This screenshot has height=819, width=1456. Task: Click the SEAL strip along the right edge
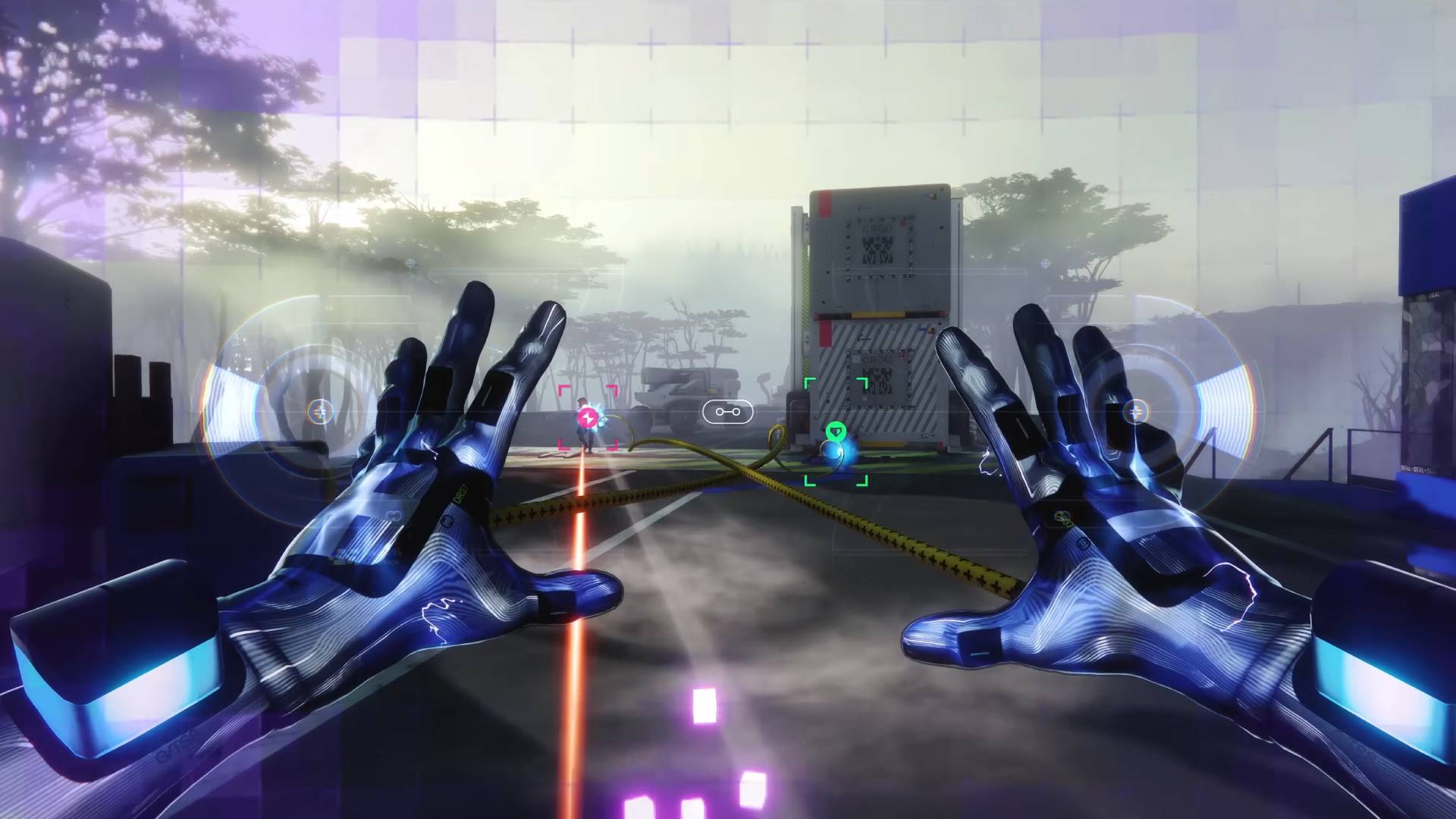1417,468
